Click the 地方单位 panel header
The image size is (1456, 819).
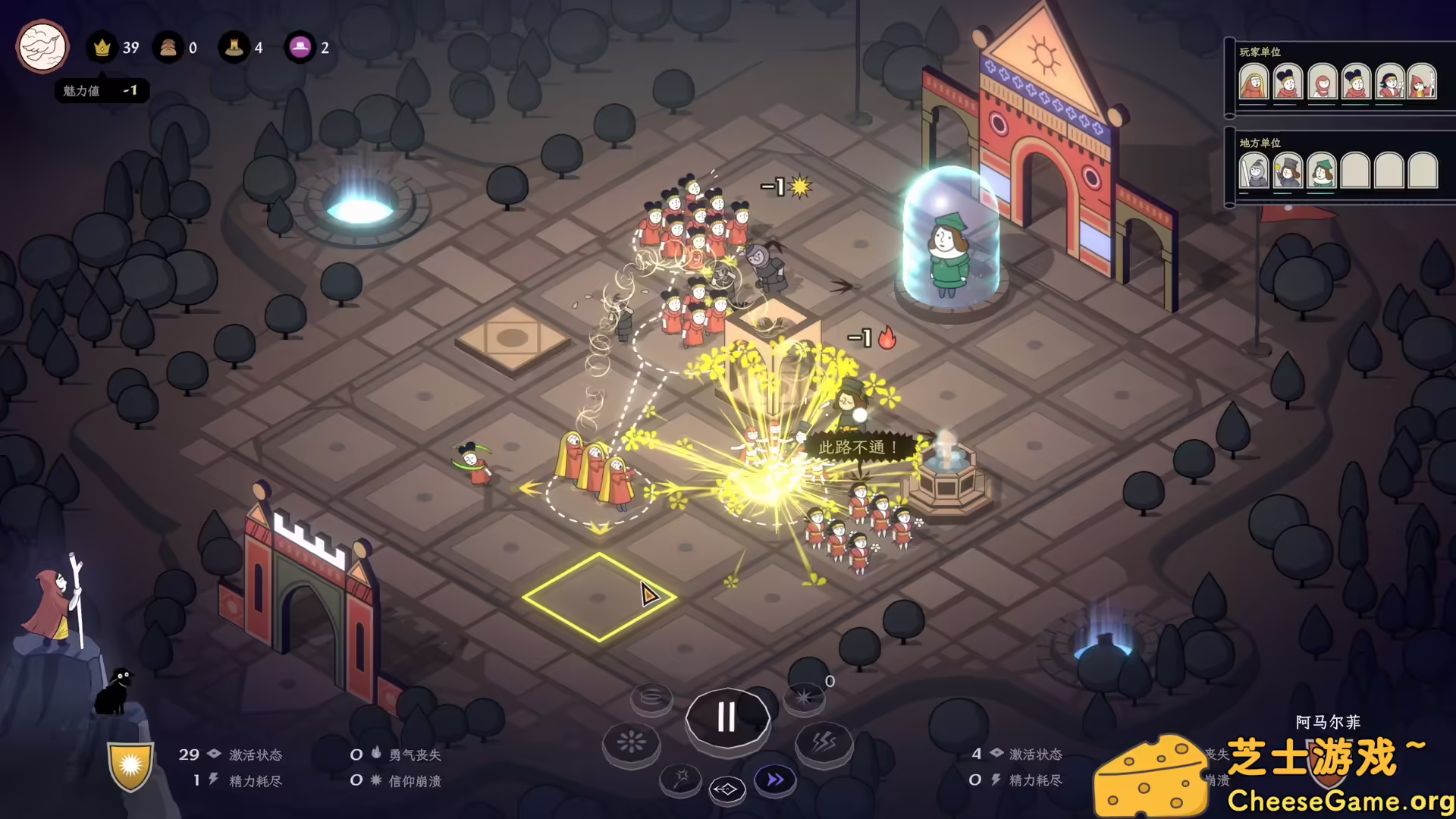pos(1260,142)
